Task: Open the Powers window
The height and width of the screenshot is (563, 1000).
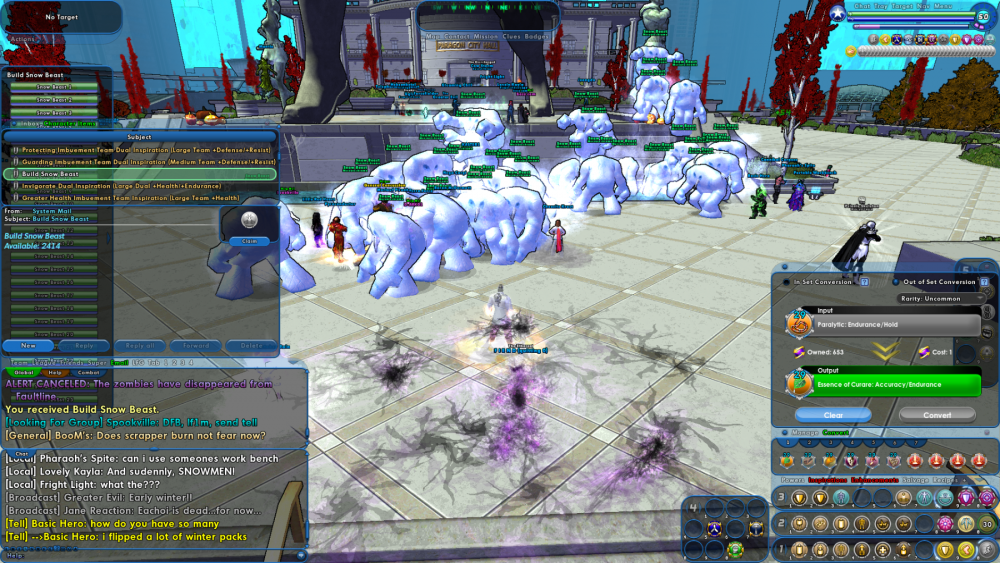Action: point(791,479)
